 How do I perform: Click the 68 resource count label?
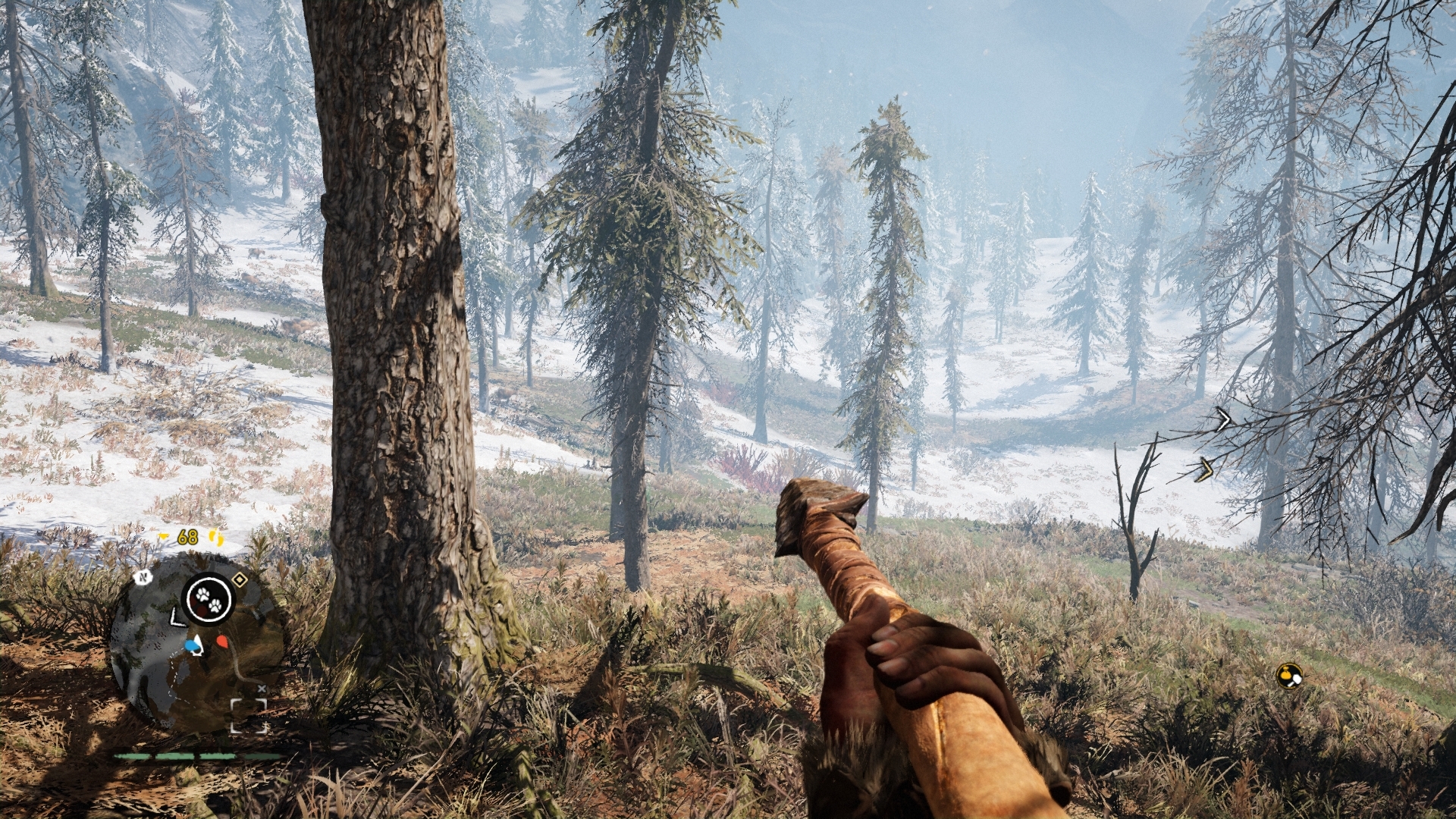pyautogui.click(x=187, y=535)
